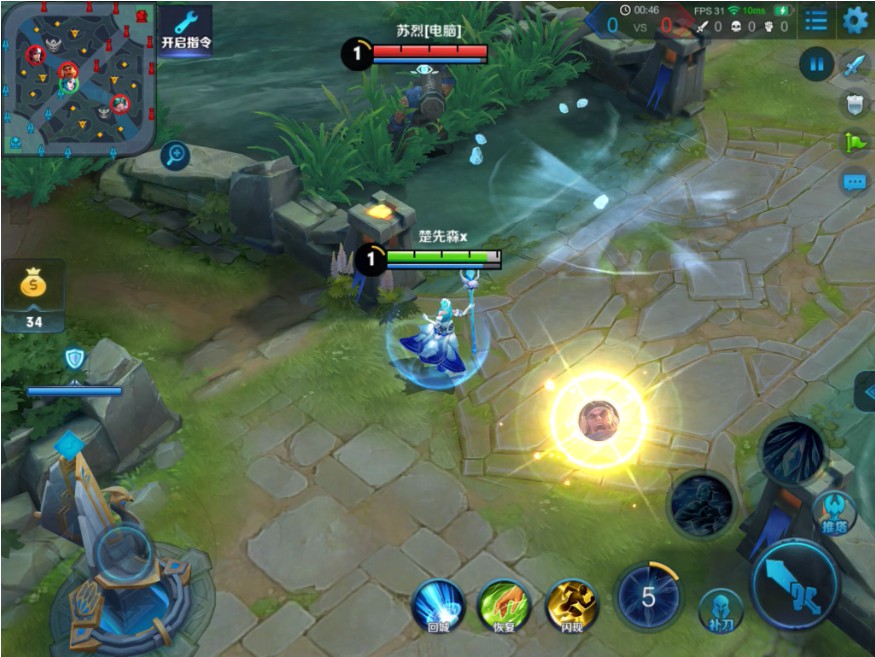Open the settings gear
The width and height of the screenshot is (875, 657).
(x=855, y=20)
